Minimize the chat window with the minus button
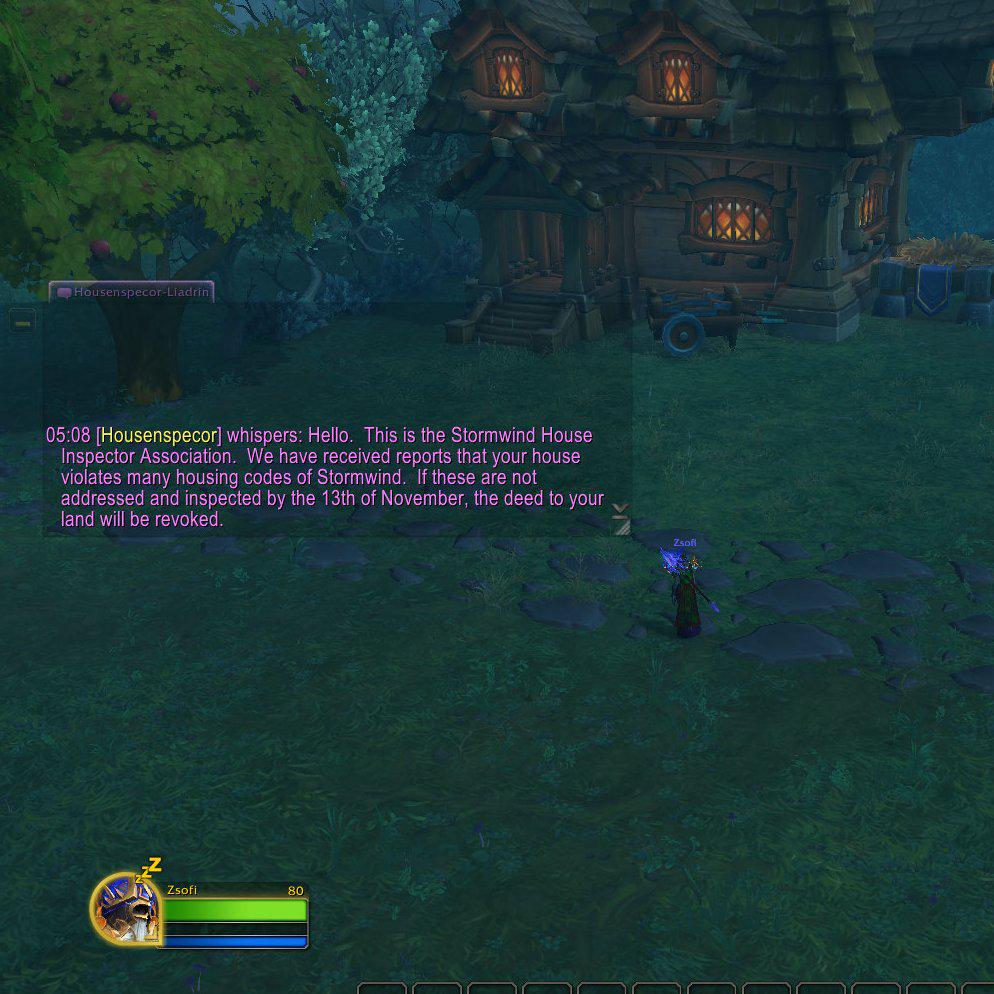The height and width of the screenshot is (994, 994). coord(22,322)
